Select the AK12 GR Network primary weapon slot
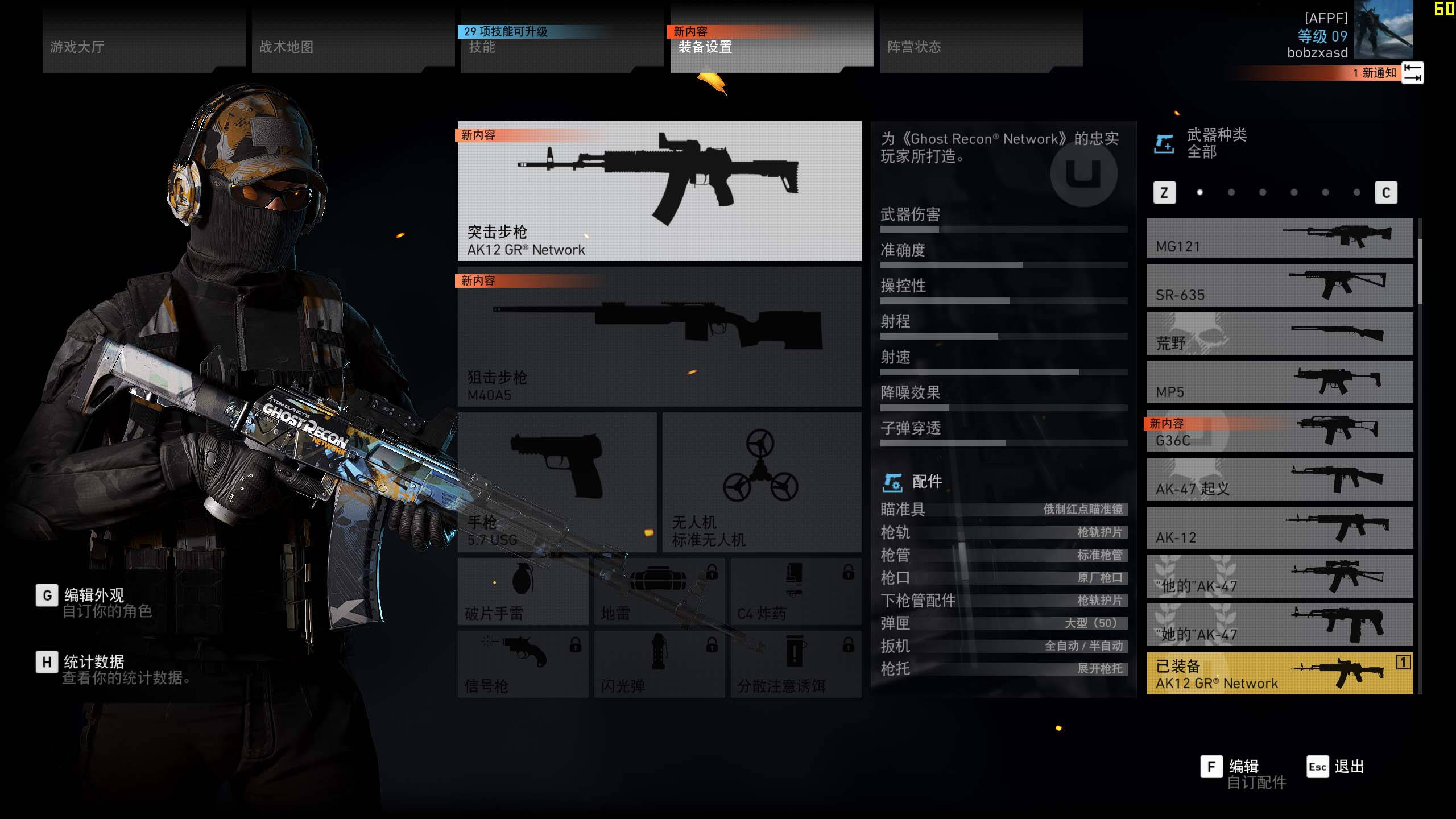The height and width of the screenshot is (819, 1456). point(659,191)
